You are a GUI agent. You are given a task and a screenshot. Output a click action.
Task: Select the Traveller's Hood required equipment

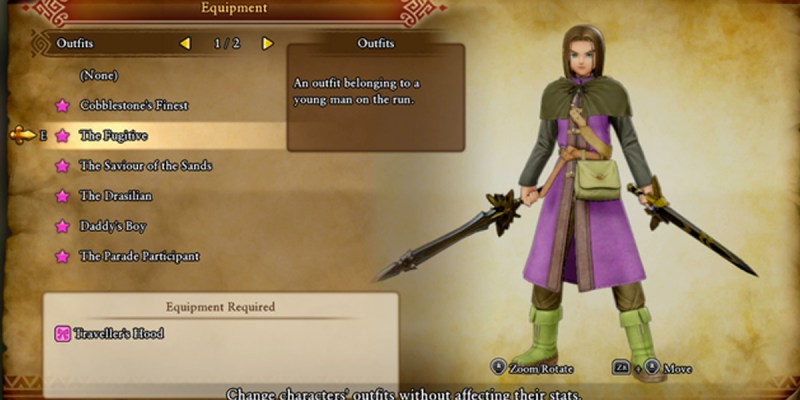(119, 333)
